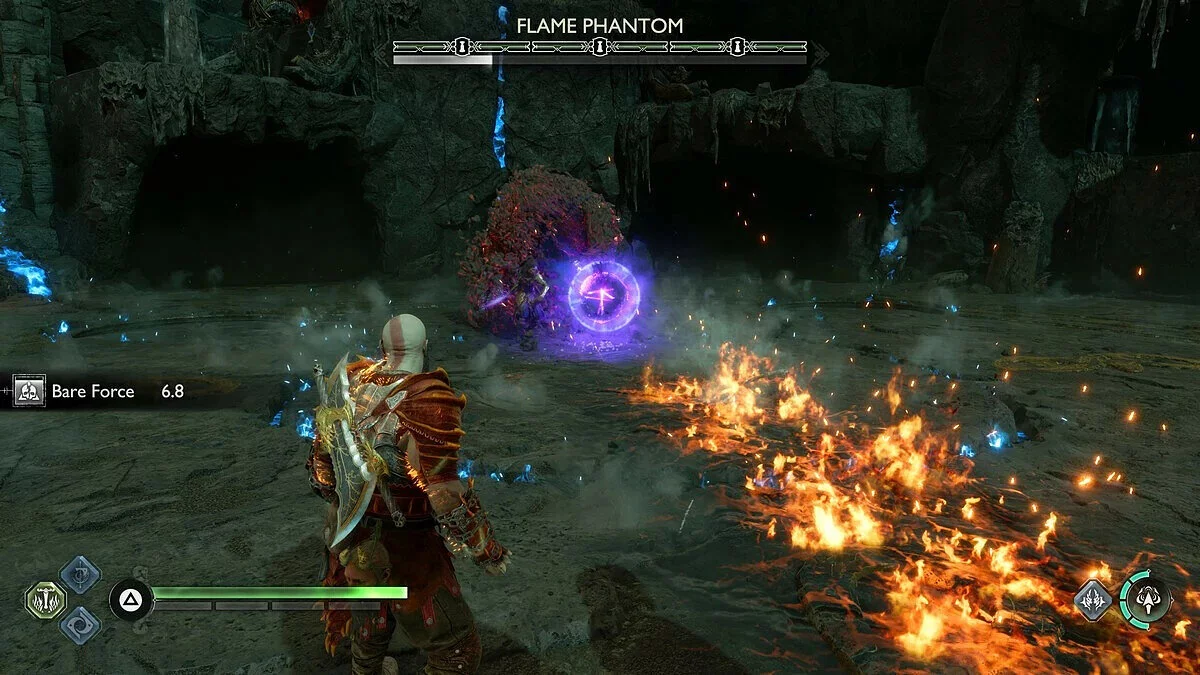Click the grey diamond leaf-emblem icon

1093,599
